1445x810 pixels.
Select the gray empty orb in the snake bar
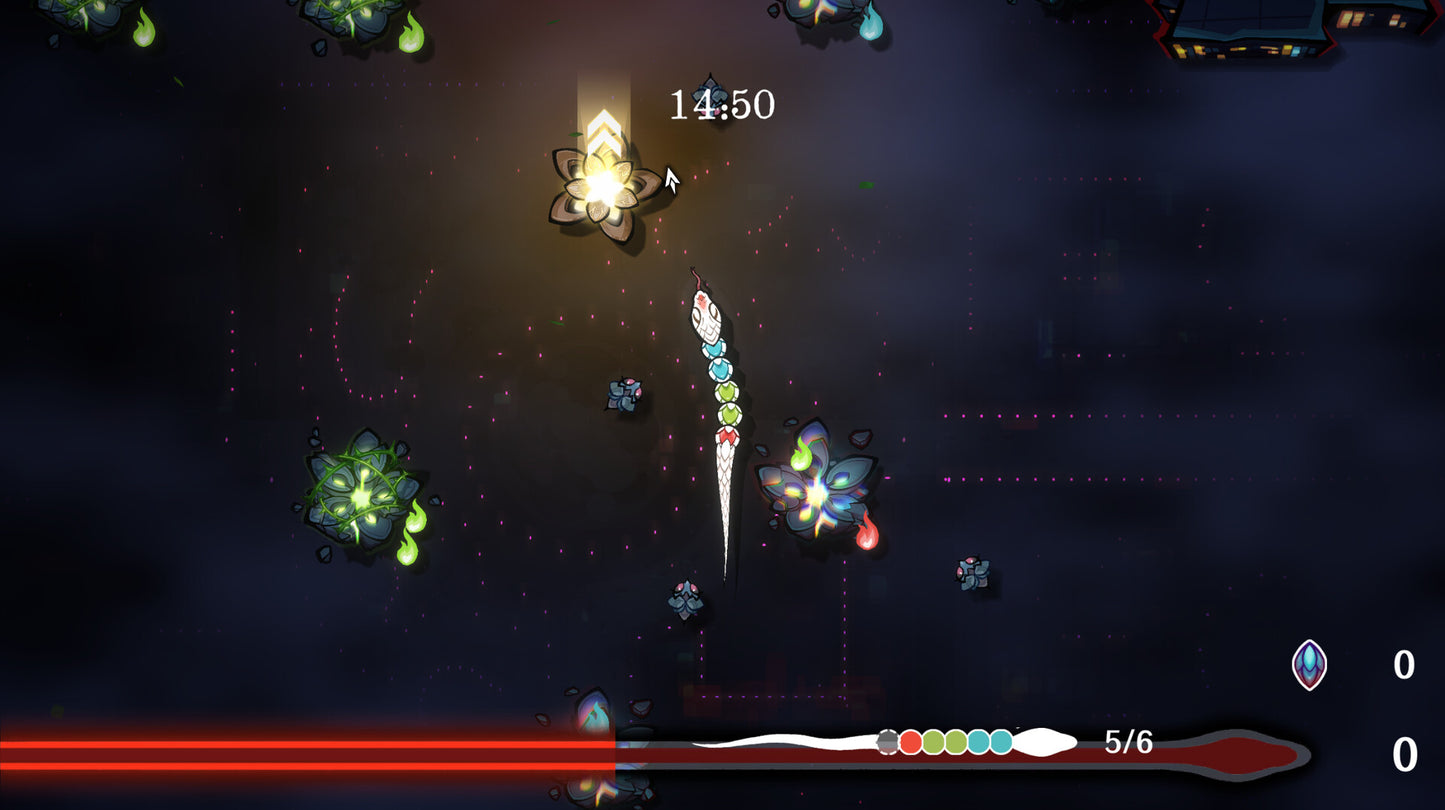pyautogui.click(x=887, y=742)
